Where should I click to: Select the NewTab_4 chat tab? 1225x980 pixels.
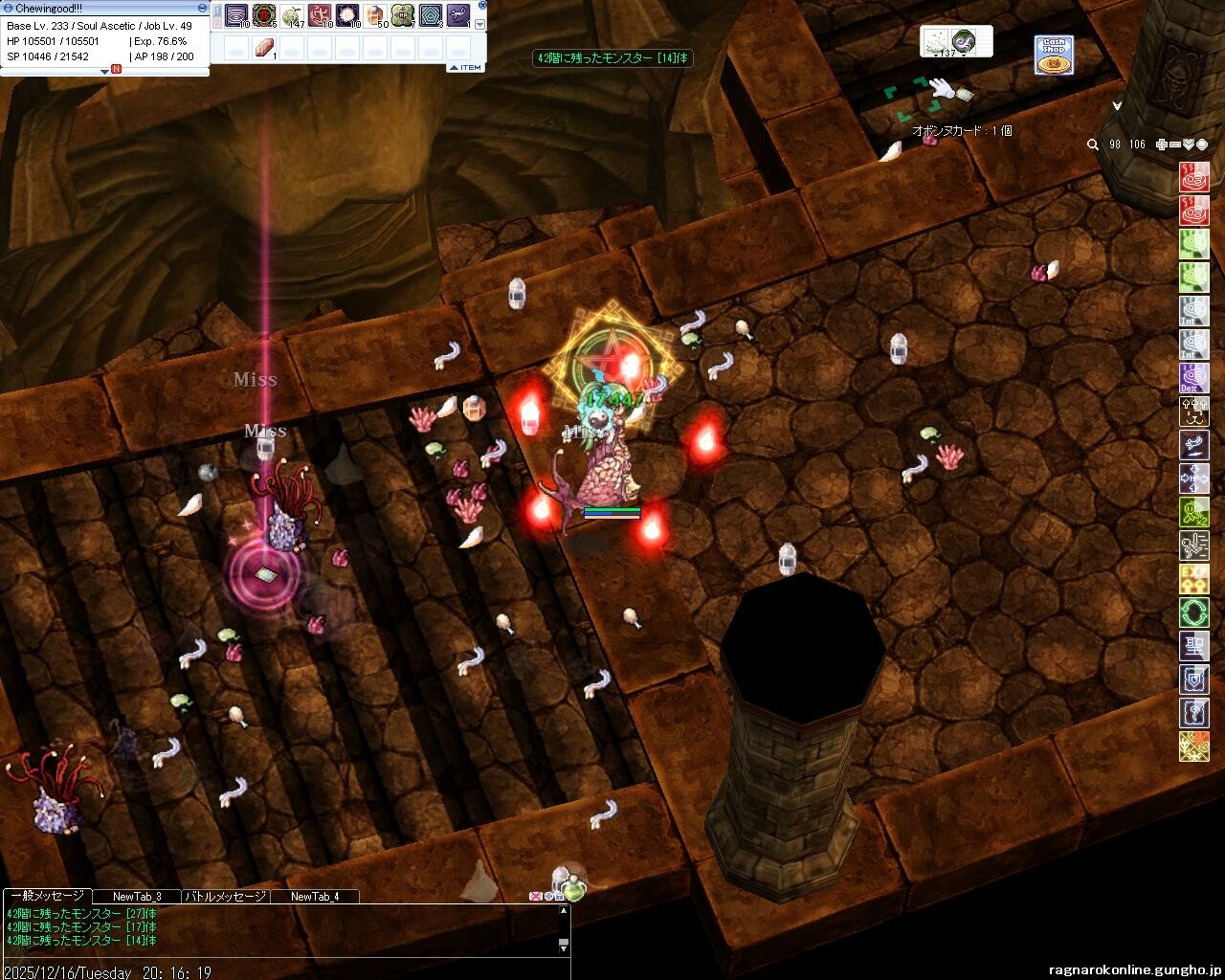tap(315, 897)
